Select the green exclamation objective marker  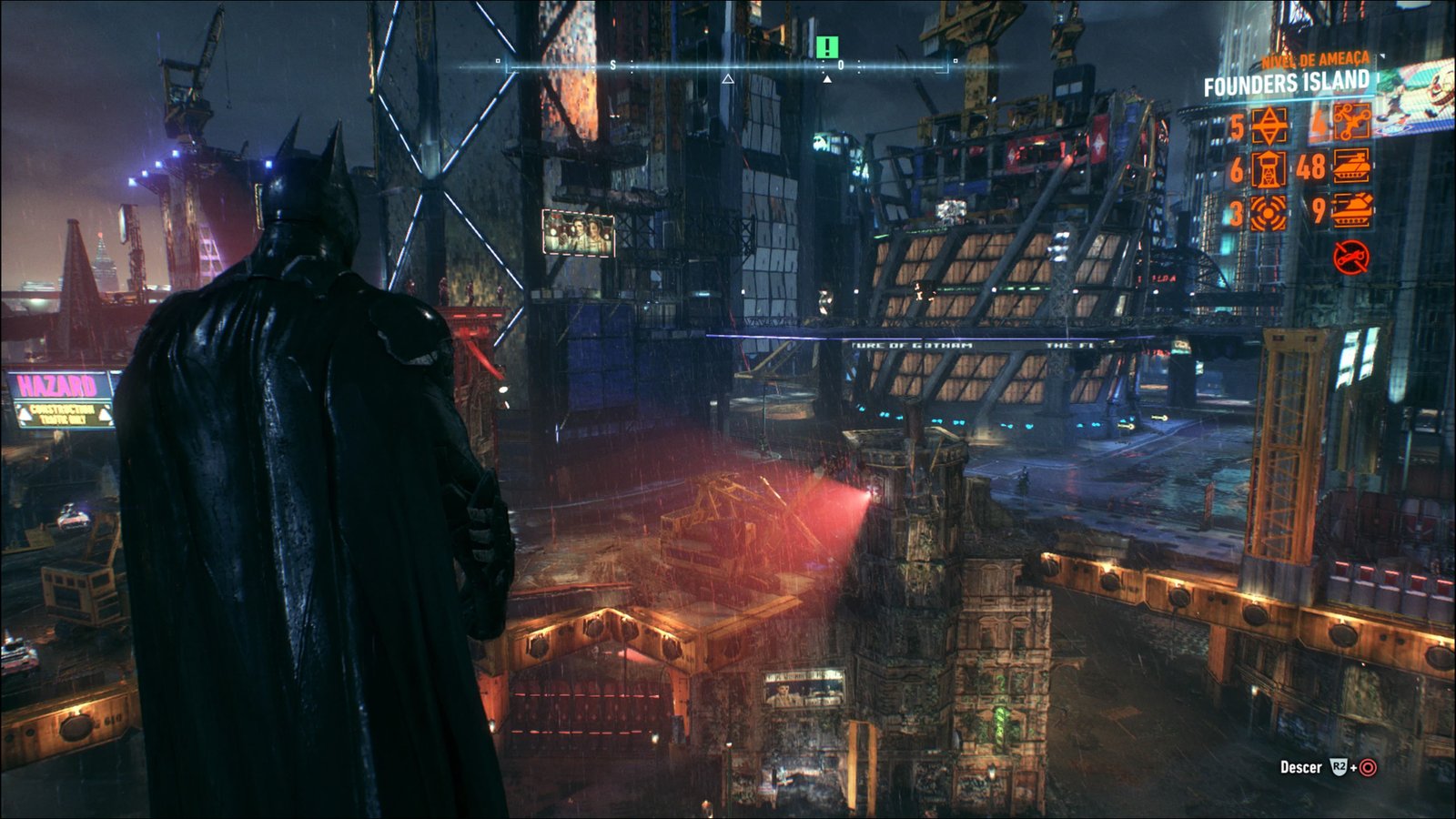click(826, 47)
